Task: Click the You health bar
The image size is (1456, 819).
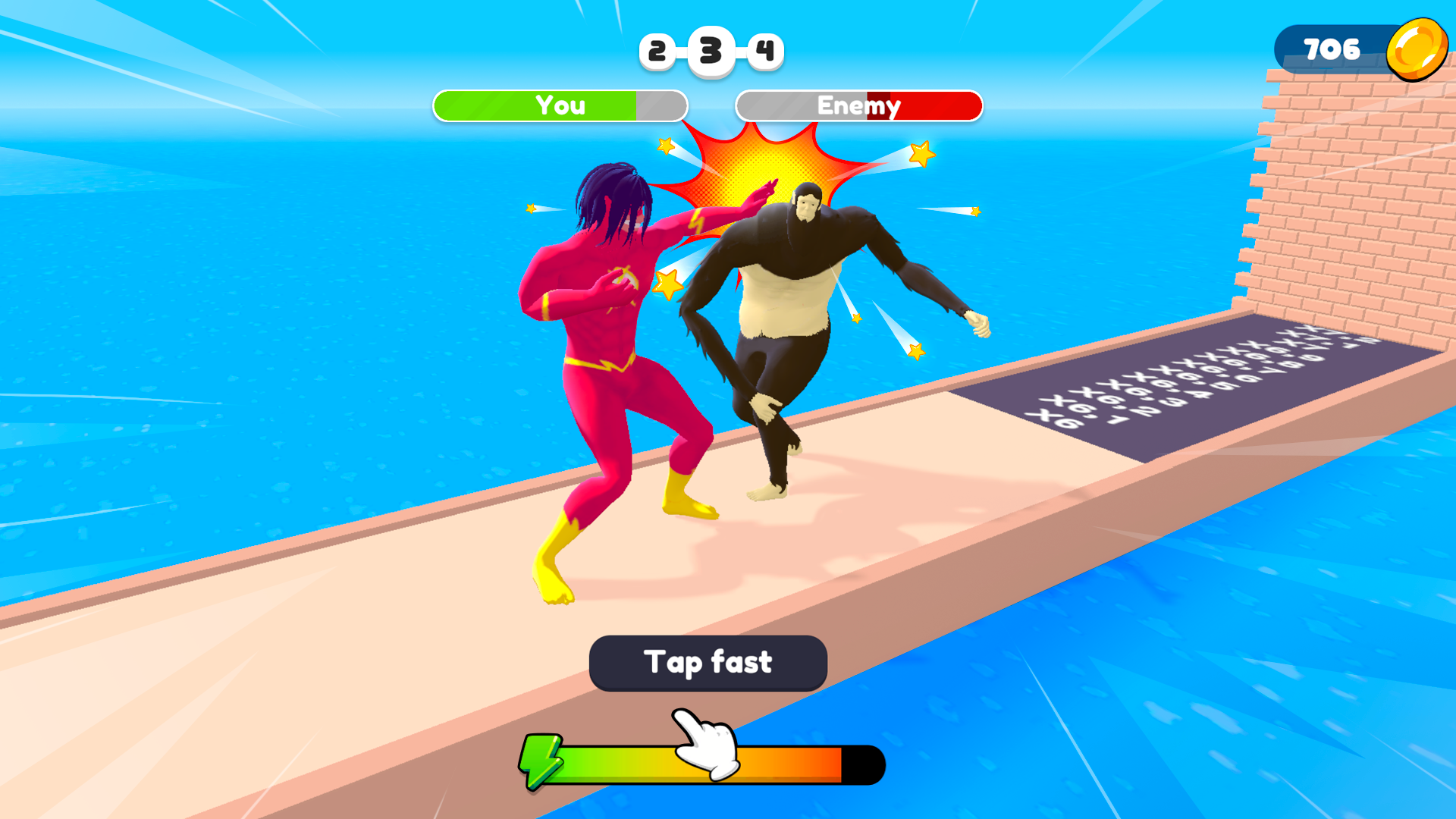Action: point(560,106)
